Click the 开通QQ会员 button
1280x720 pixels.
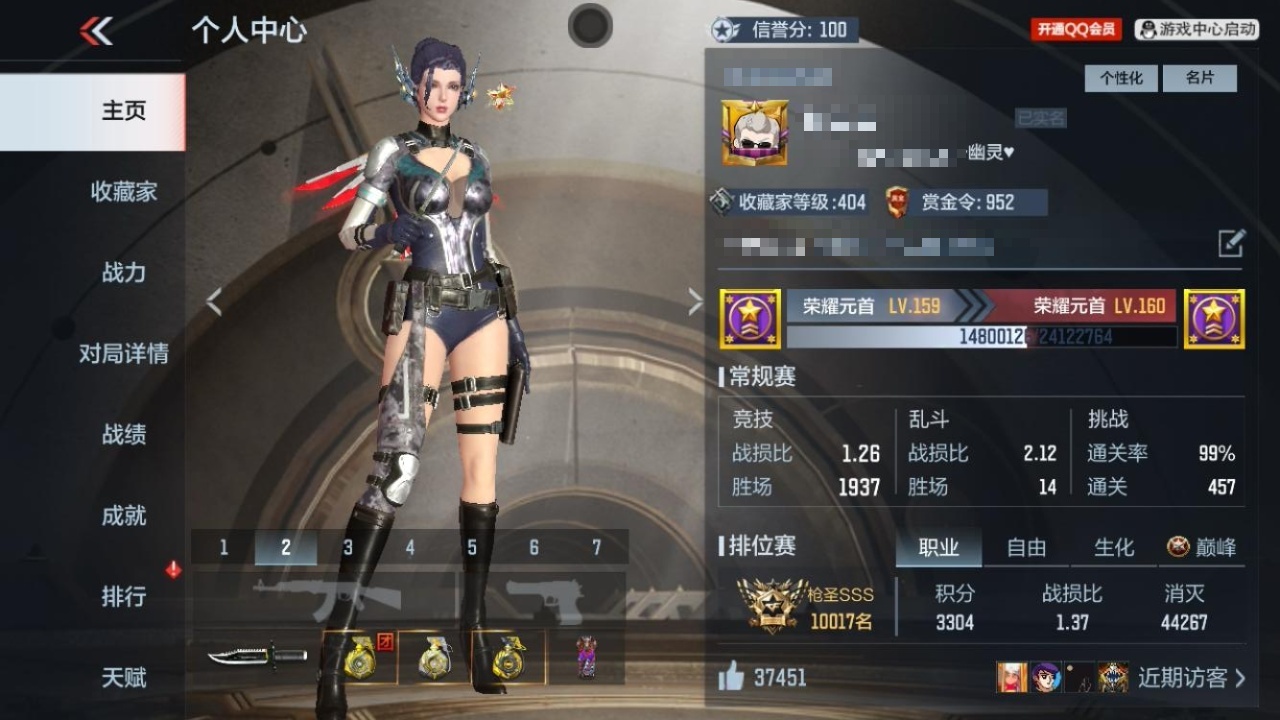1078,28
